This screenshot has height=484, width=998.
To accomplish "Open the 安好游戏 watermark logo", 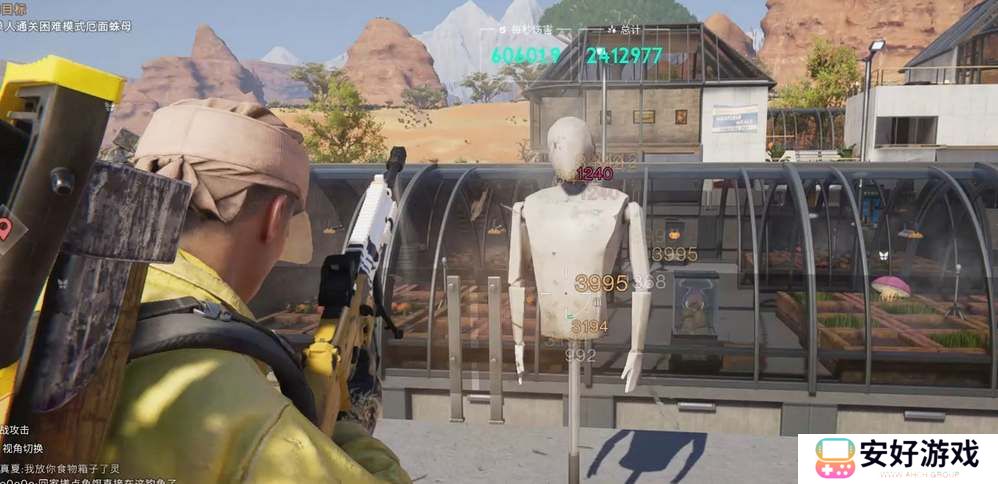I will [896, 458].
